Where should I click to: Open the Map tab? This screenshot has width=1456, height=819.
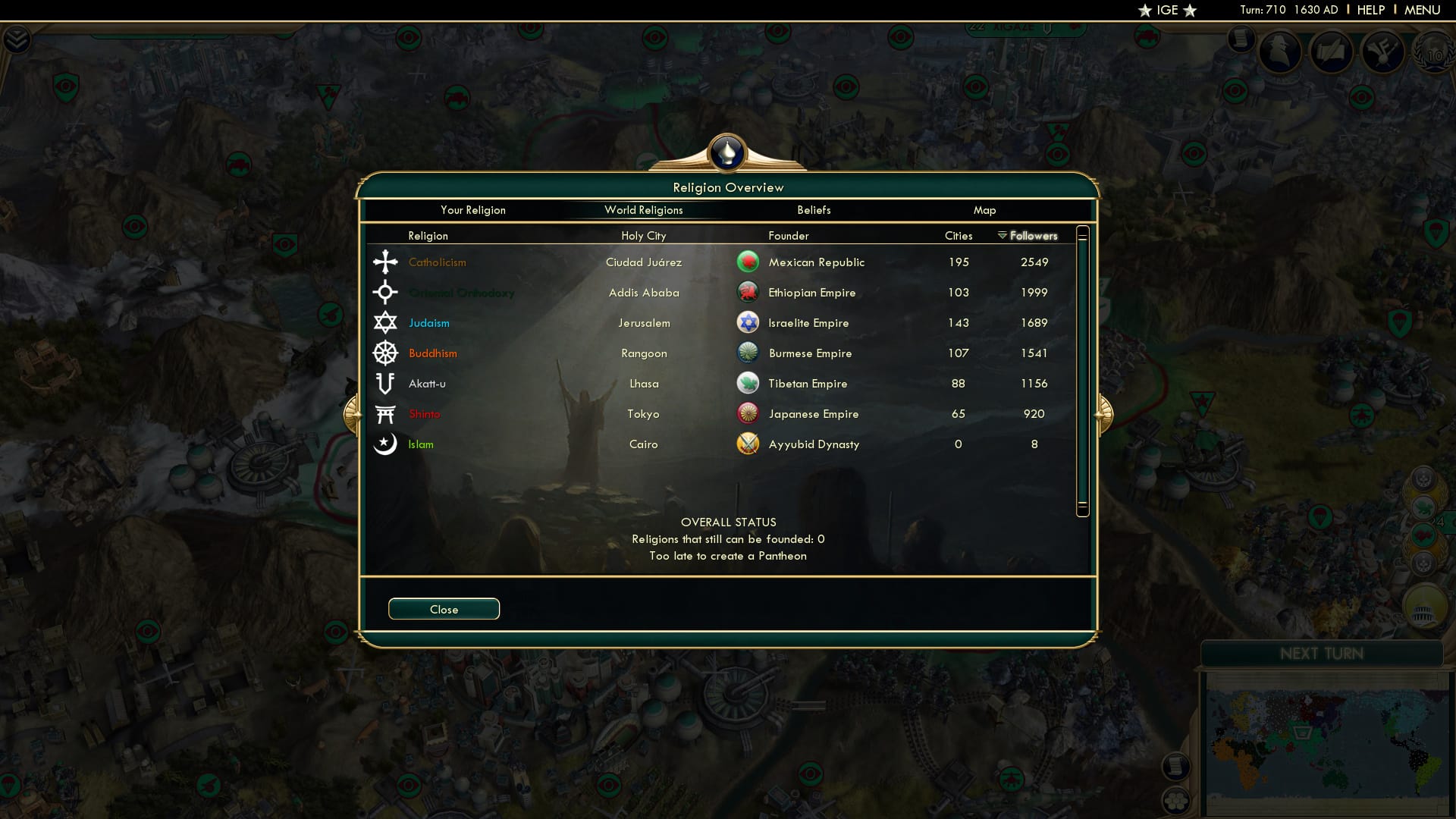(984, 210)
